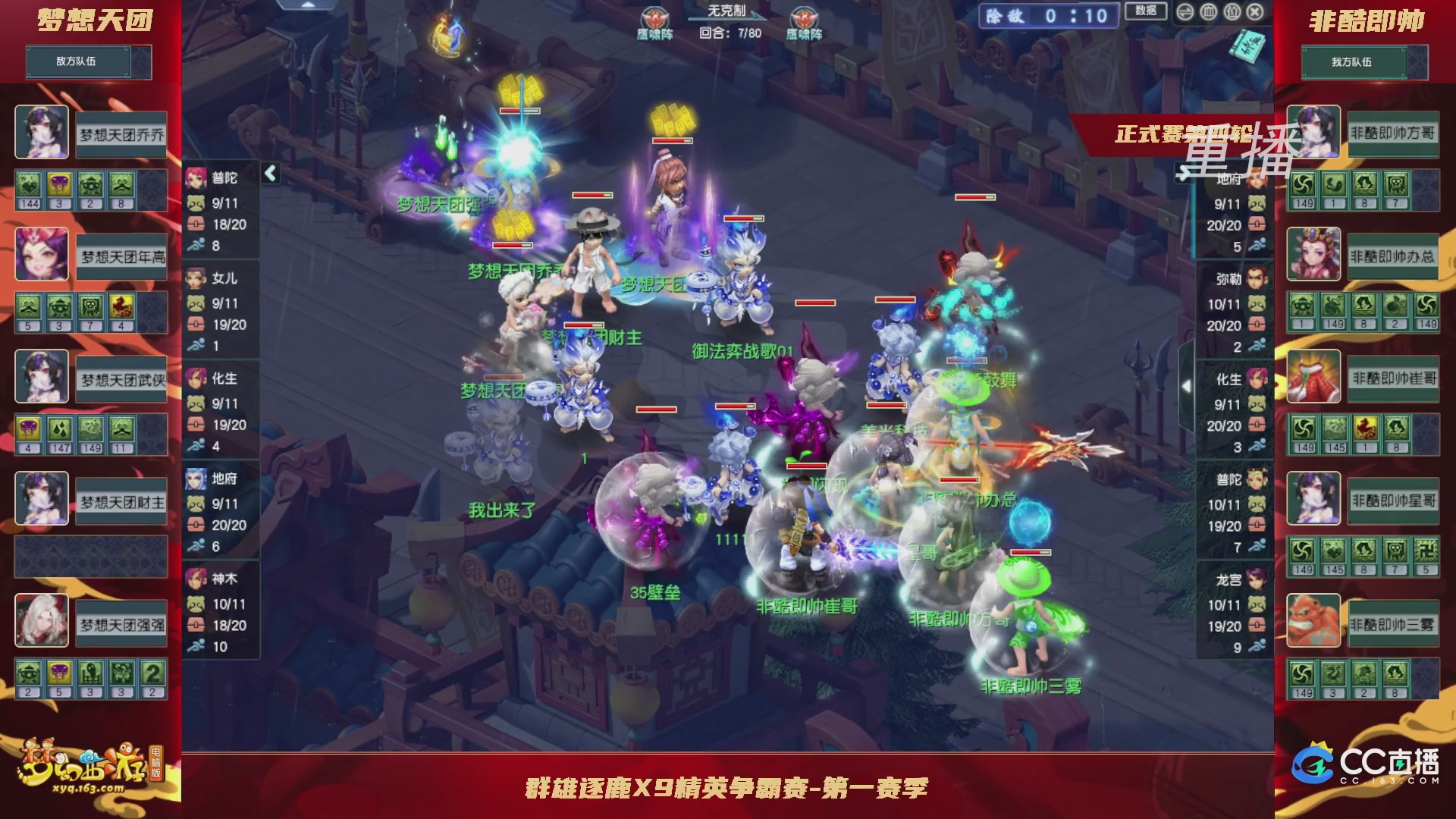The height and width of the screenshot is (819, 1456).
Task: Select the 鹰啸阵 formation emblem of the right team
Action: (803, 15)
